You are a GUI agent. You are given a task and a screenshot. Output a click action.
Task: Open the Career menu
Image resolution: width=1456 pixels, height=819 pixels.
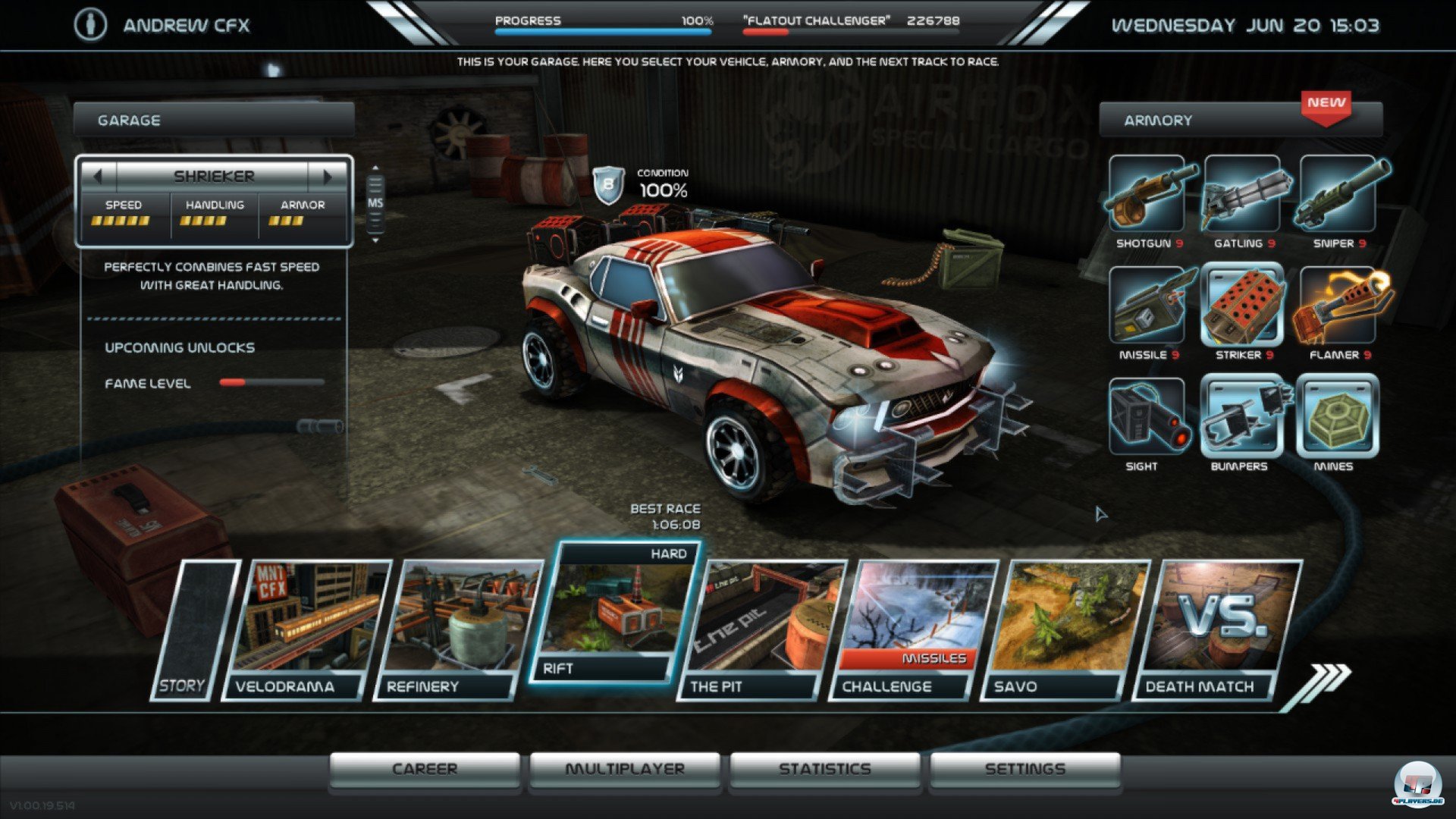click(x=425, y=769)
